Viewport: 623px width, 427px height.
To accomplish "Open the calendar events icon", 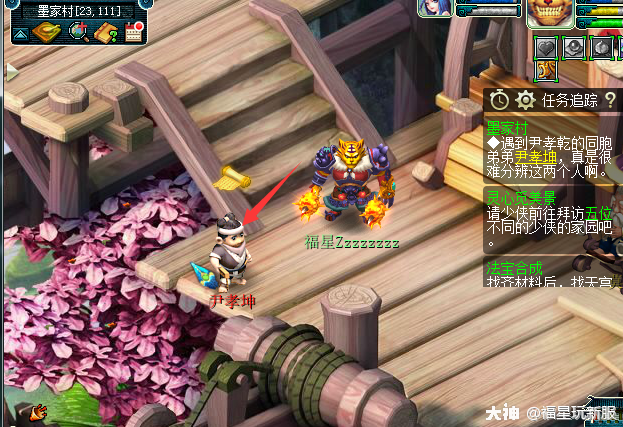I will (x=134, y=33).
